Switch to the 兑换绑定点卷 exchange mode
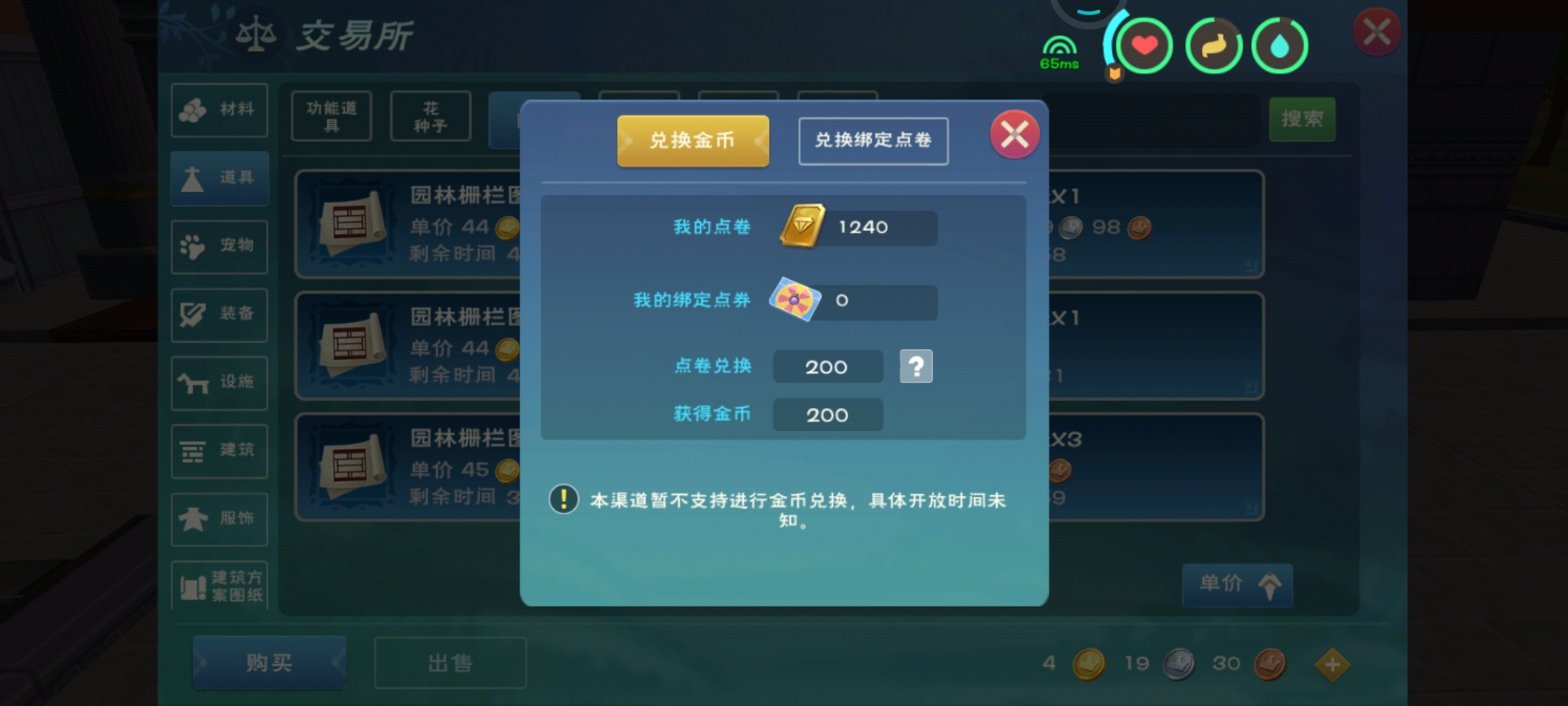This screenshot has width=1568, height=706. coord(874,140)
